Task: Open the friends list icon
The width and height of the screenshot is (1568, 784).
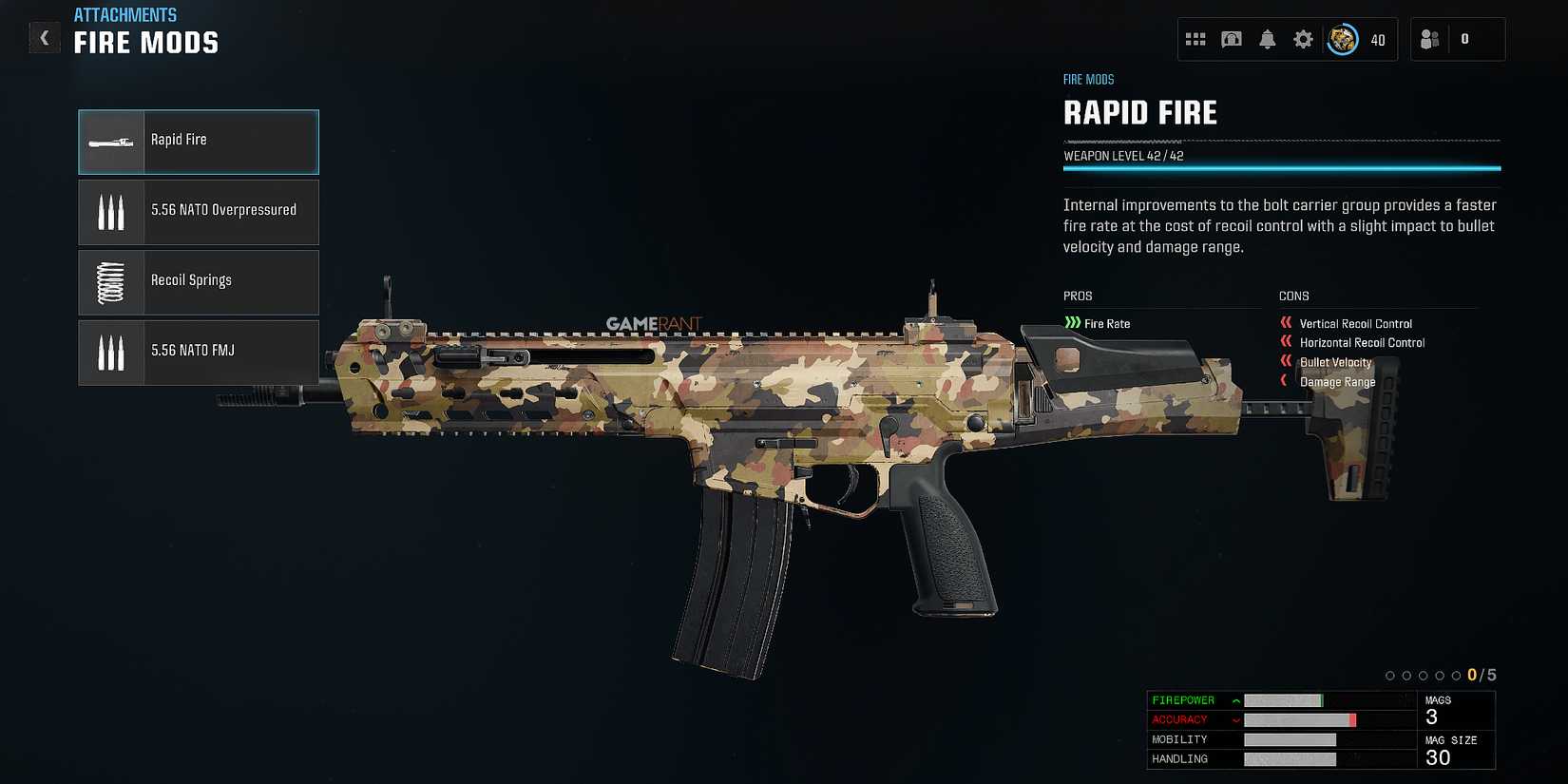Action: tap(1429, 39)
